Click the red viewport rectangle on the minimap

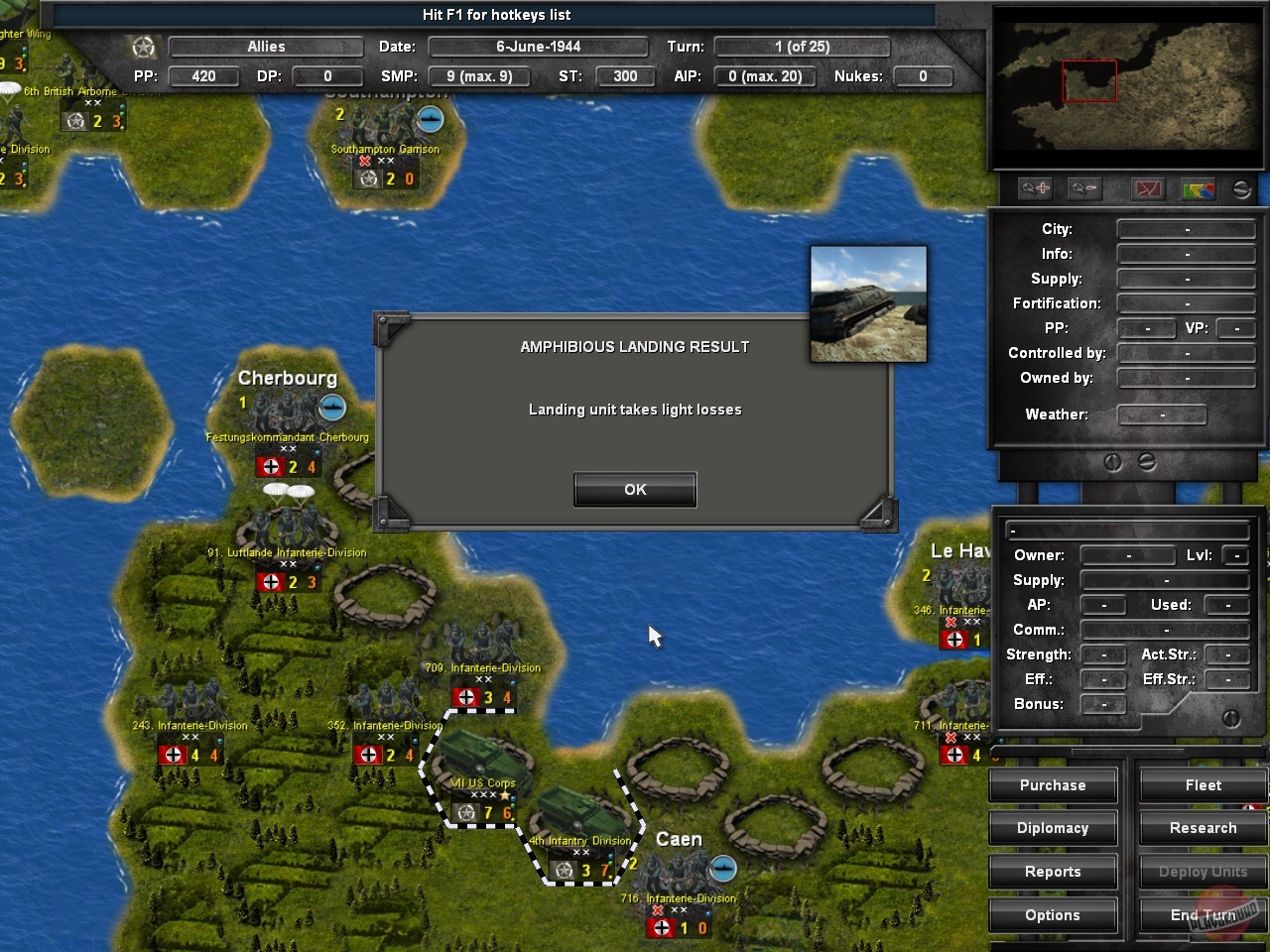point(1089,82)
